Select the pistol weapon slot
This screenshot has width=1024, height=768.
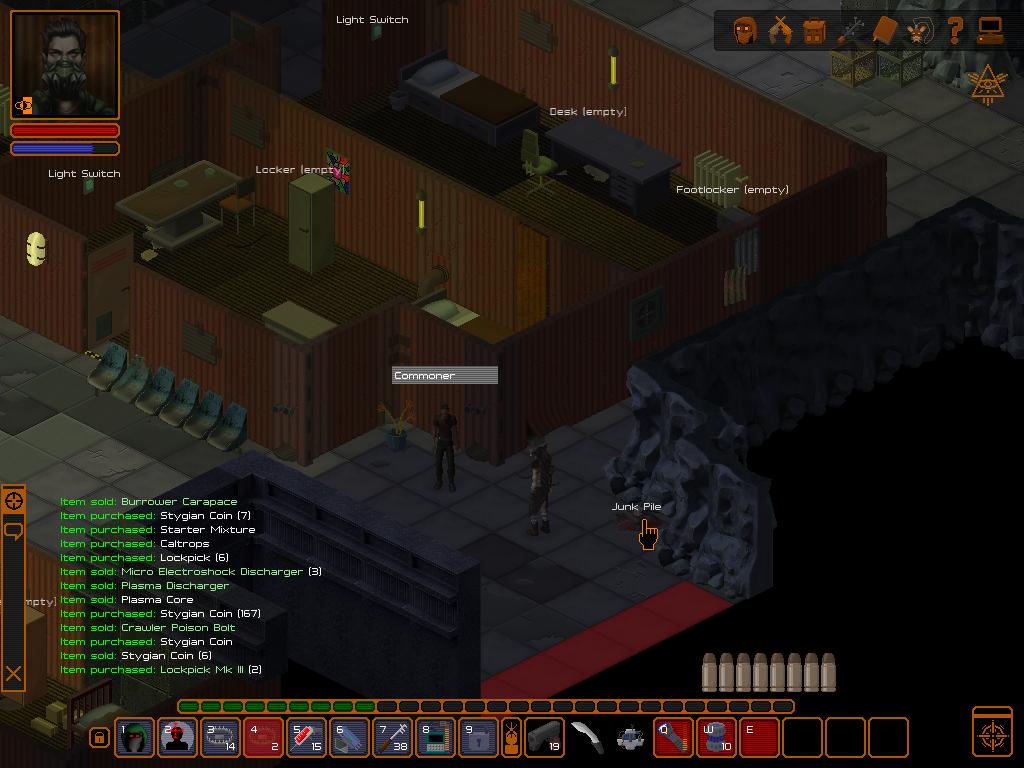click(x=544, y=738)
